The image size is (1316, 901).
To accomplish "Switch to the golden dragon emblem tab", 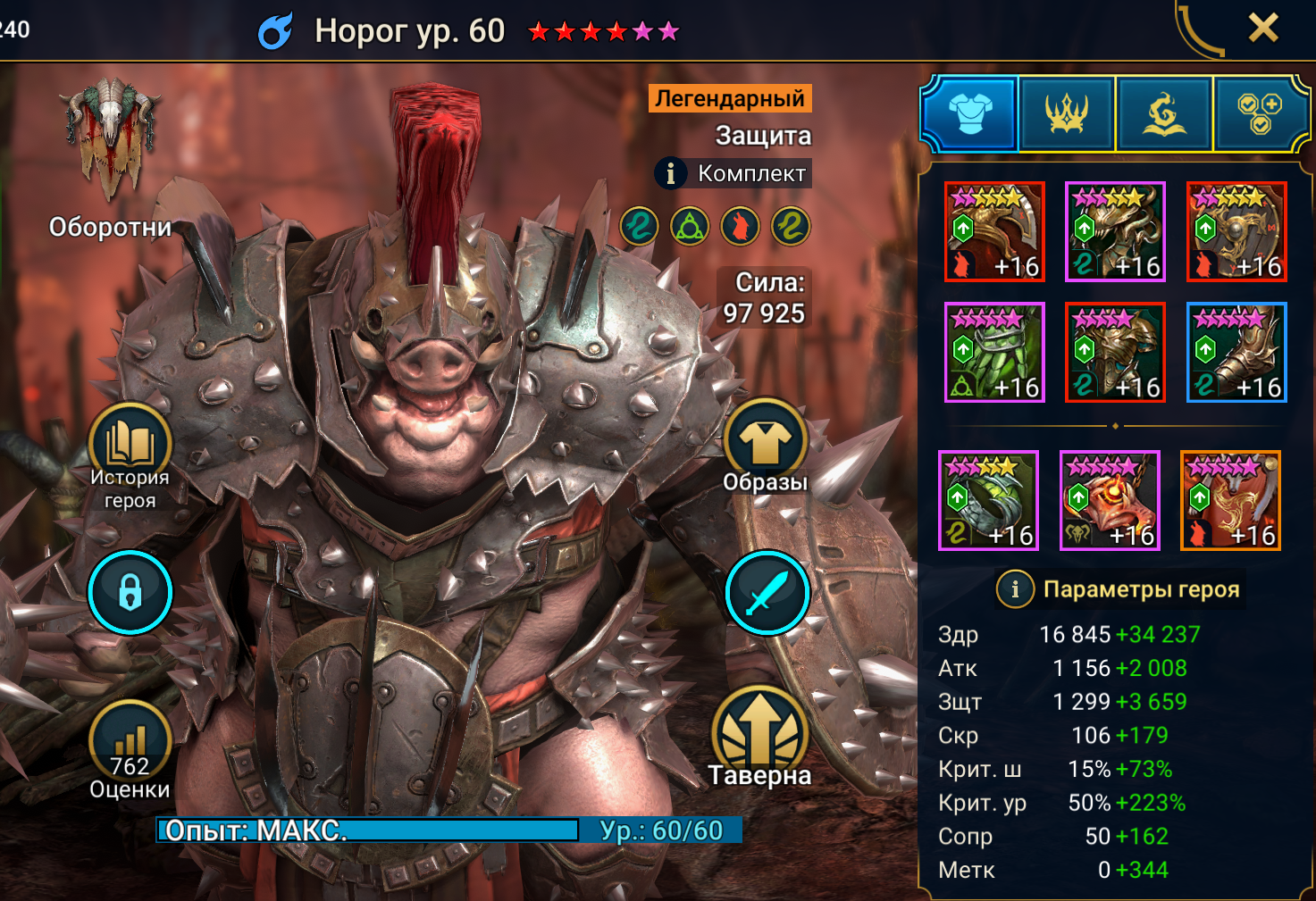I will [1163, 113].
